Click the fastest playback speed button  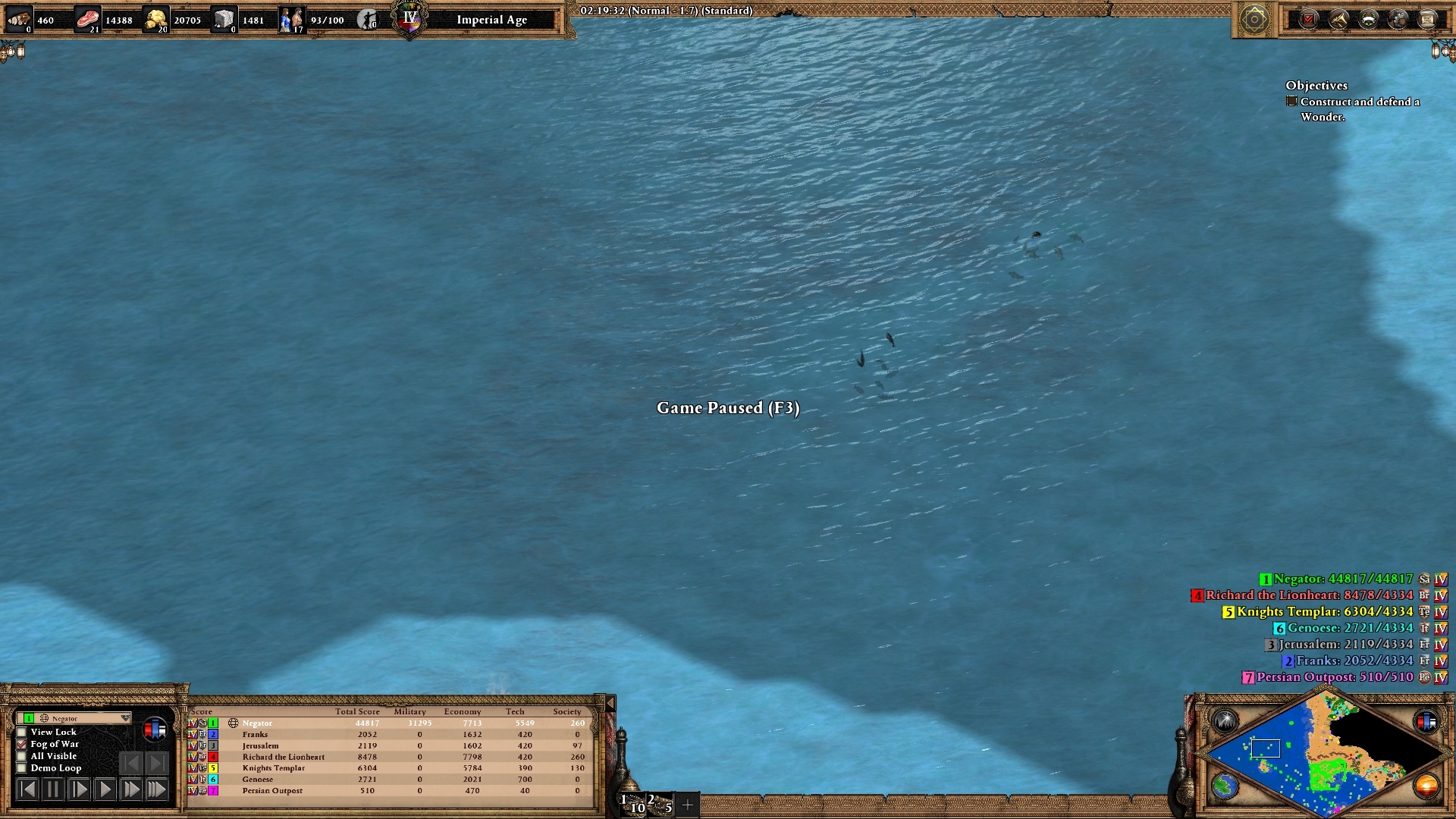tap(157, 789)
